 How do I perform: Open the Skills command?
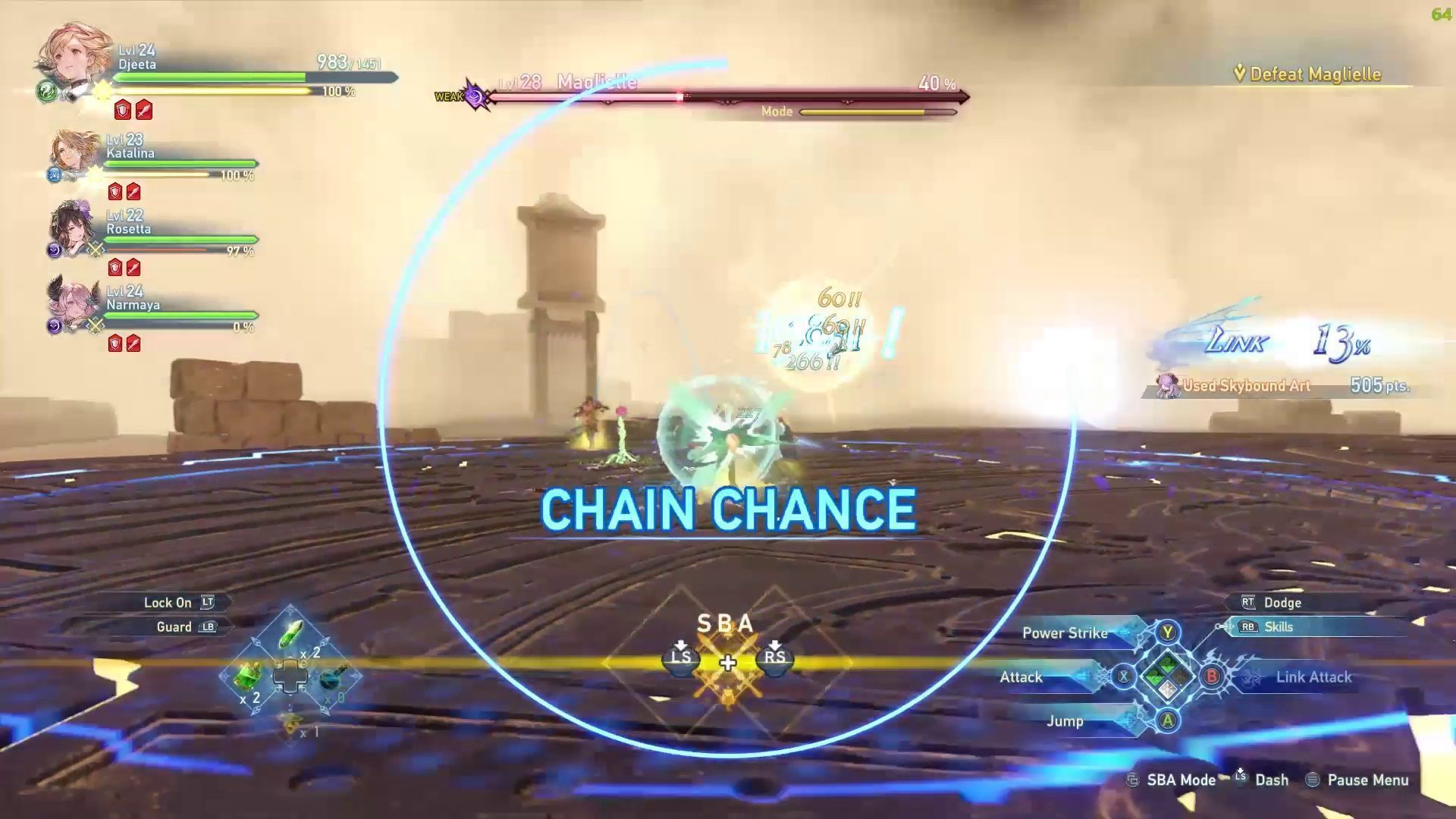[1278, 627]
